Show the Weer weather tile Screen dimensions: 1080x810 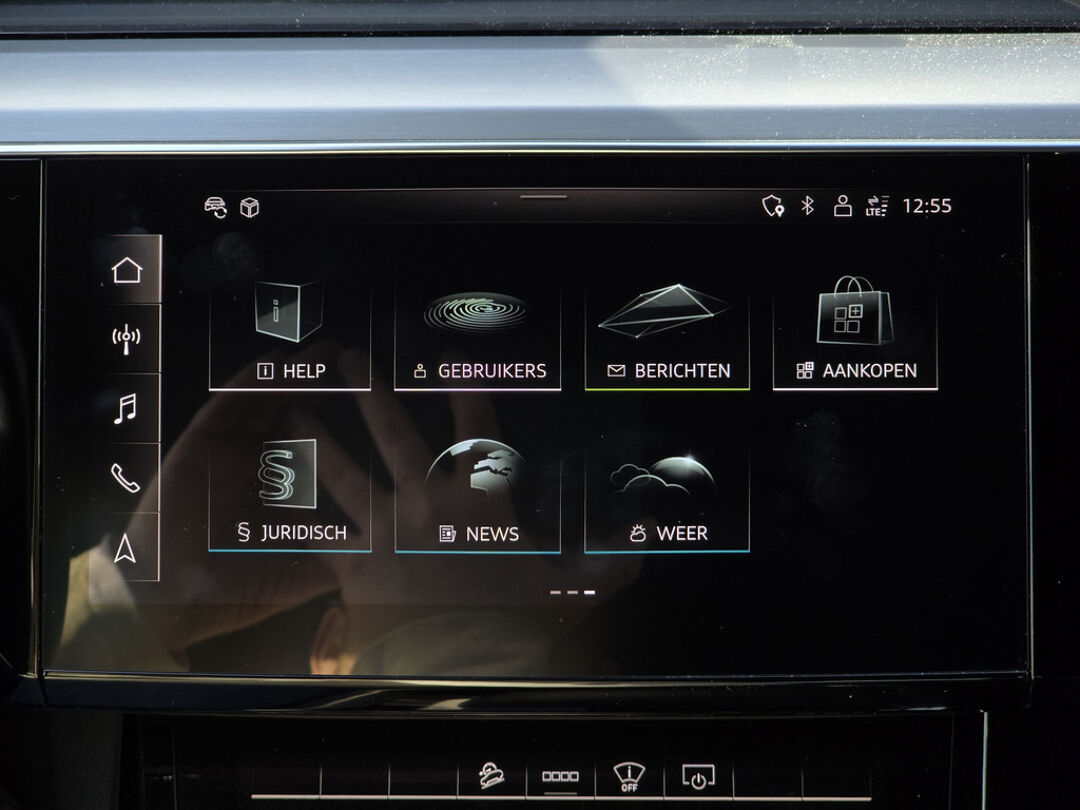coord(667,496)
